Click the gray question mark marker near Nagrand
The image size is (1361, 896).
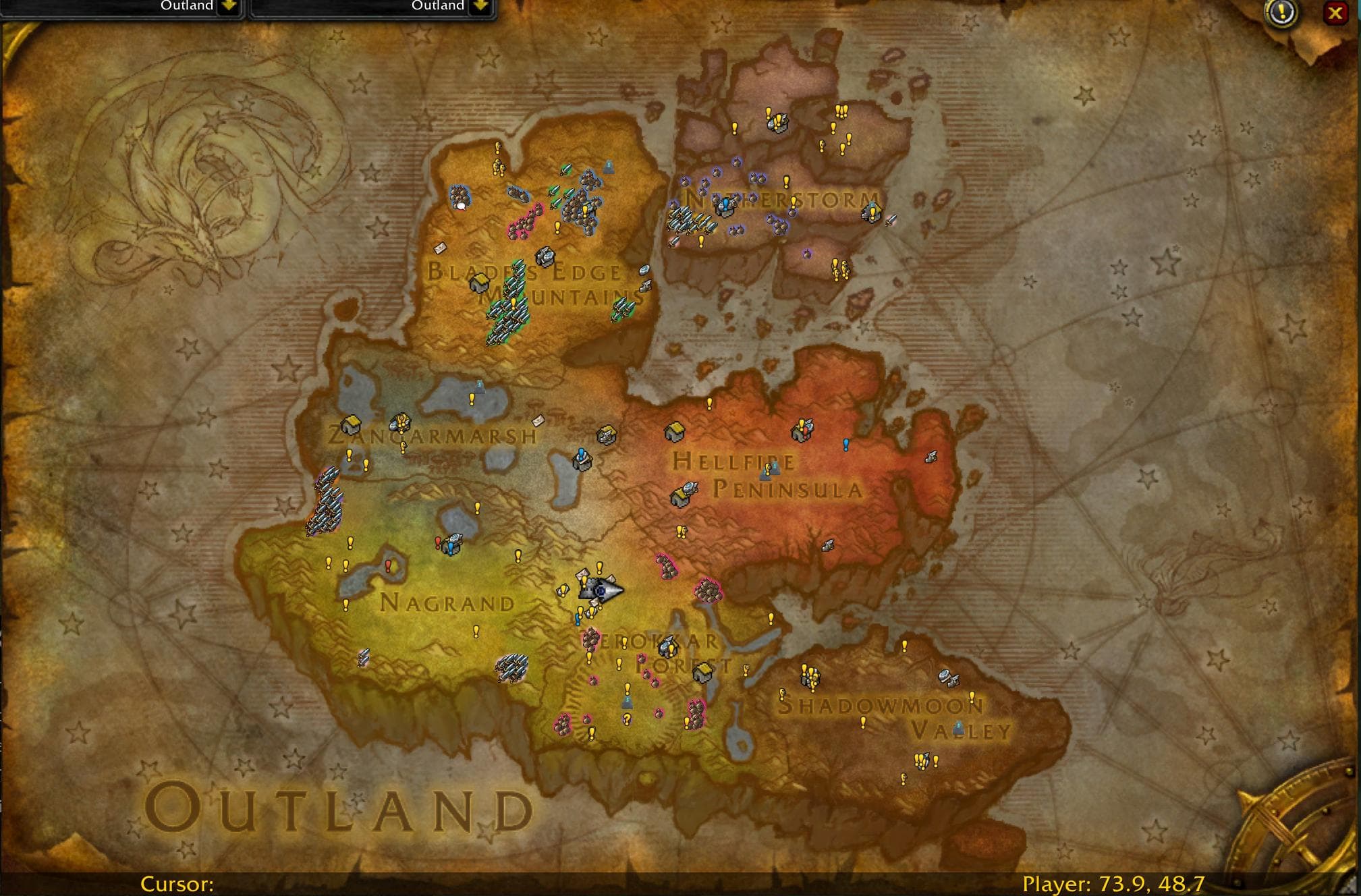[628, 719]
